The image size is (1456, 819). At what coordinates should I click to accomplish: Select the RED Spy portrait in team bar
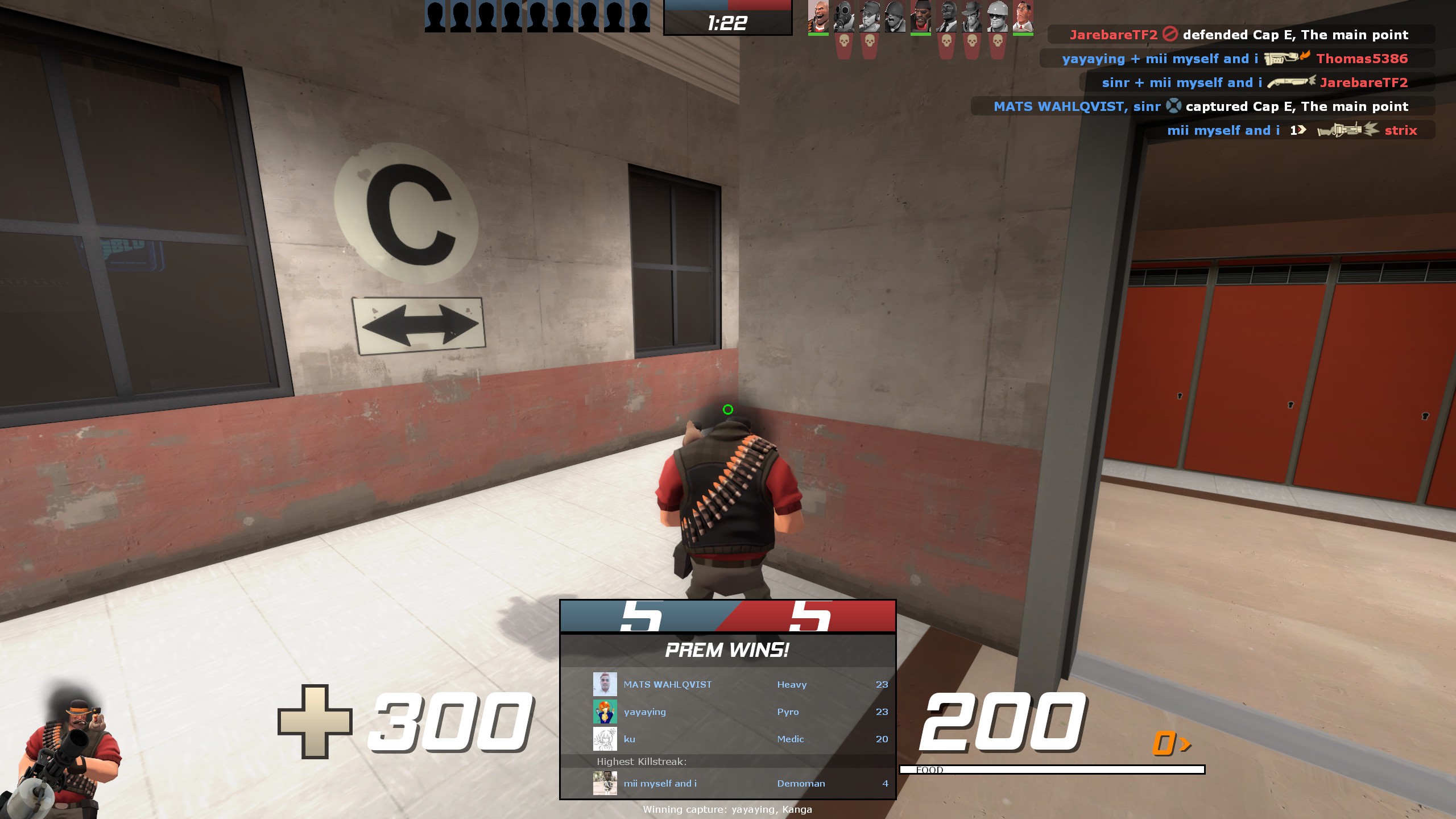click(x=946, y=16)
